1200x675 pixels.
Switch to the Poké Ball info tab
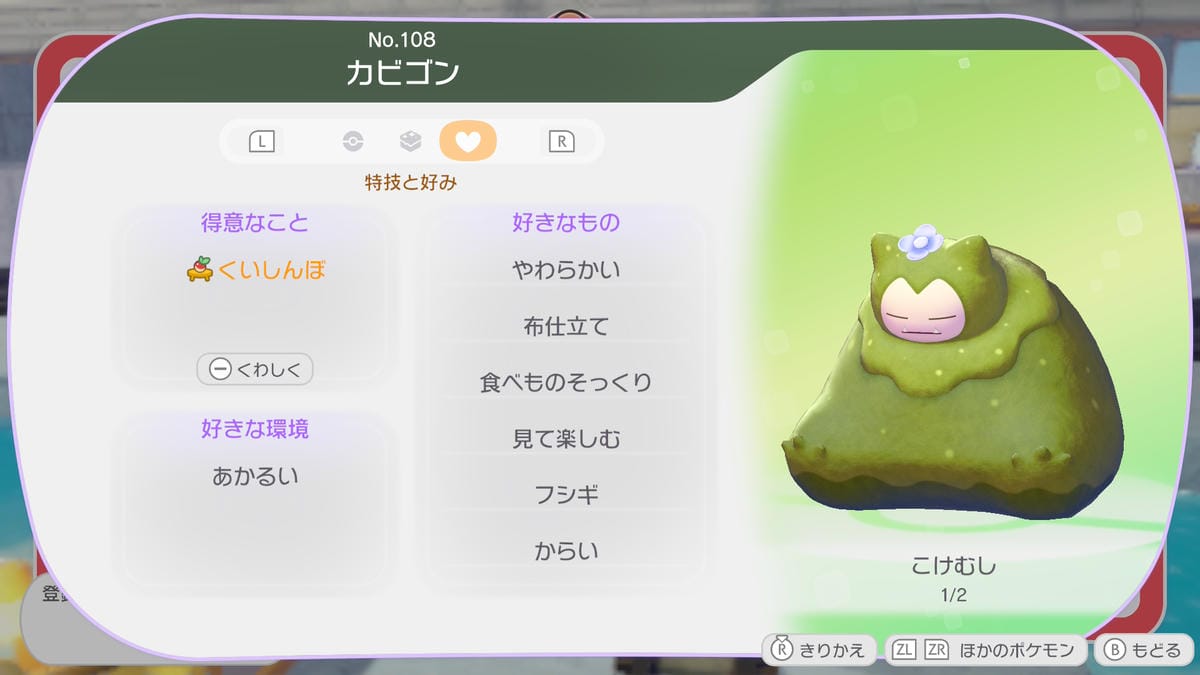tap(353, 141)
